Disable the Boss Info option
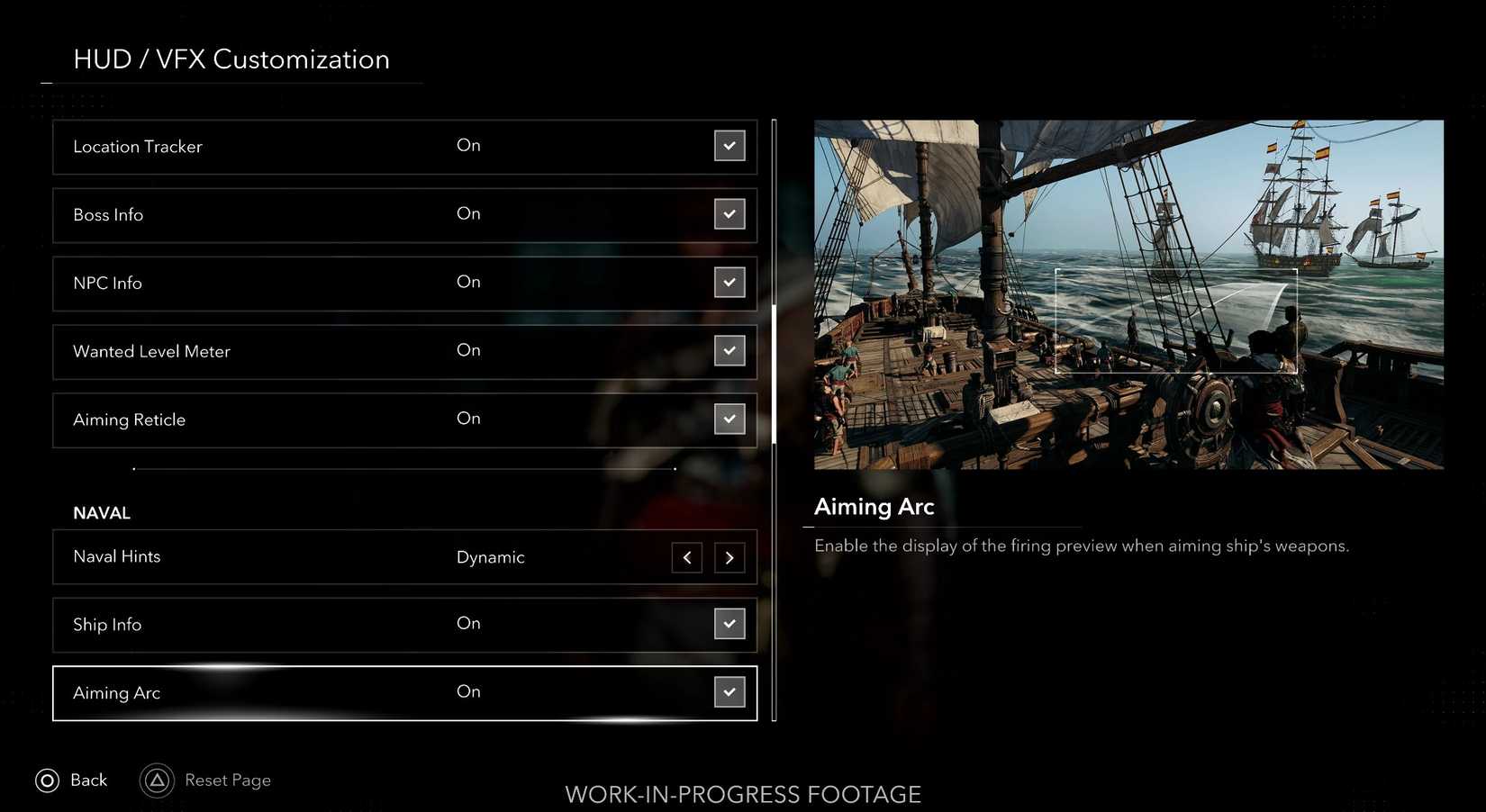Viewport: 1486px width, 812px height. (729, 214)
